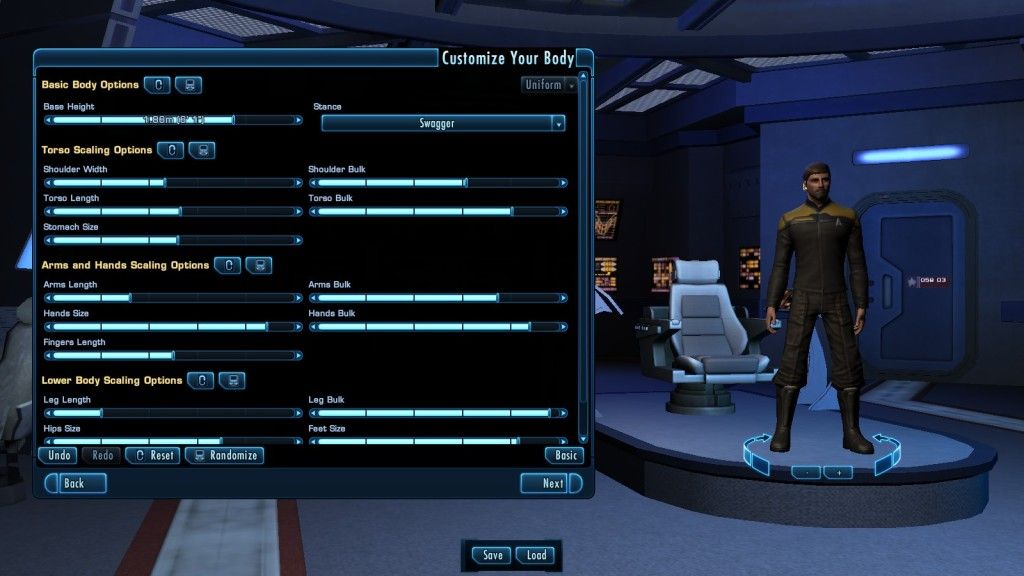This screenshot has height=576, width=1024.
Task: Open the Stance dropdown showing Swagger
Action: pos(443,124)
